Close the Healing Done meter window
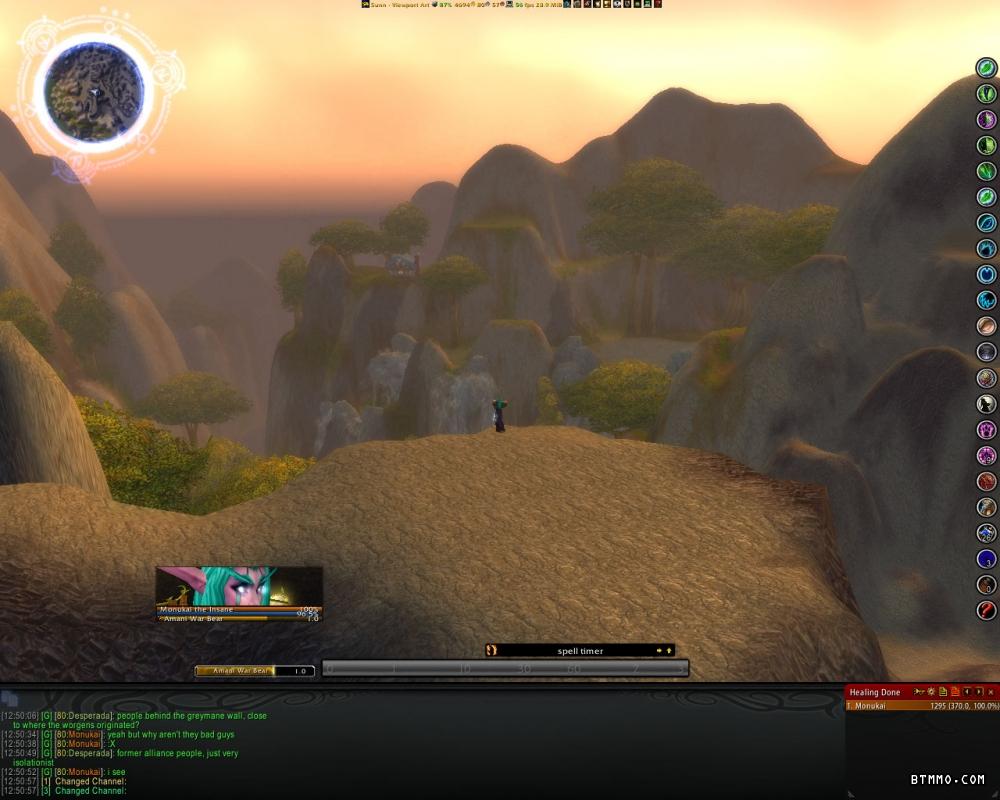 coord(991,692)
